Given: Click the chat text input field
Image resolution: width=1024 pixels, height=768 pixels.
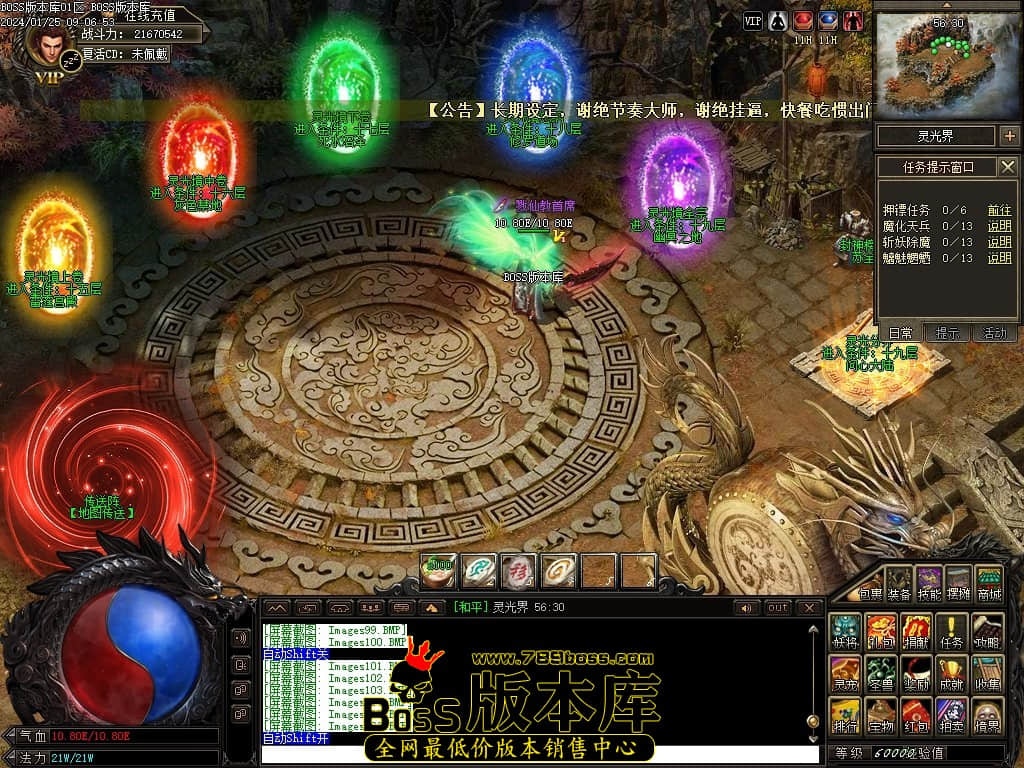Looking at the screenshot, I should pos(540,754).
